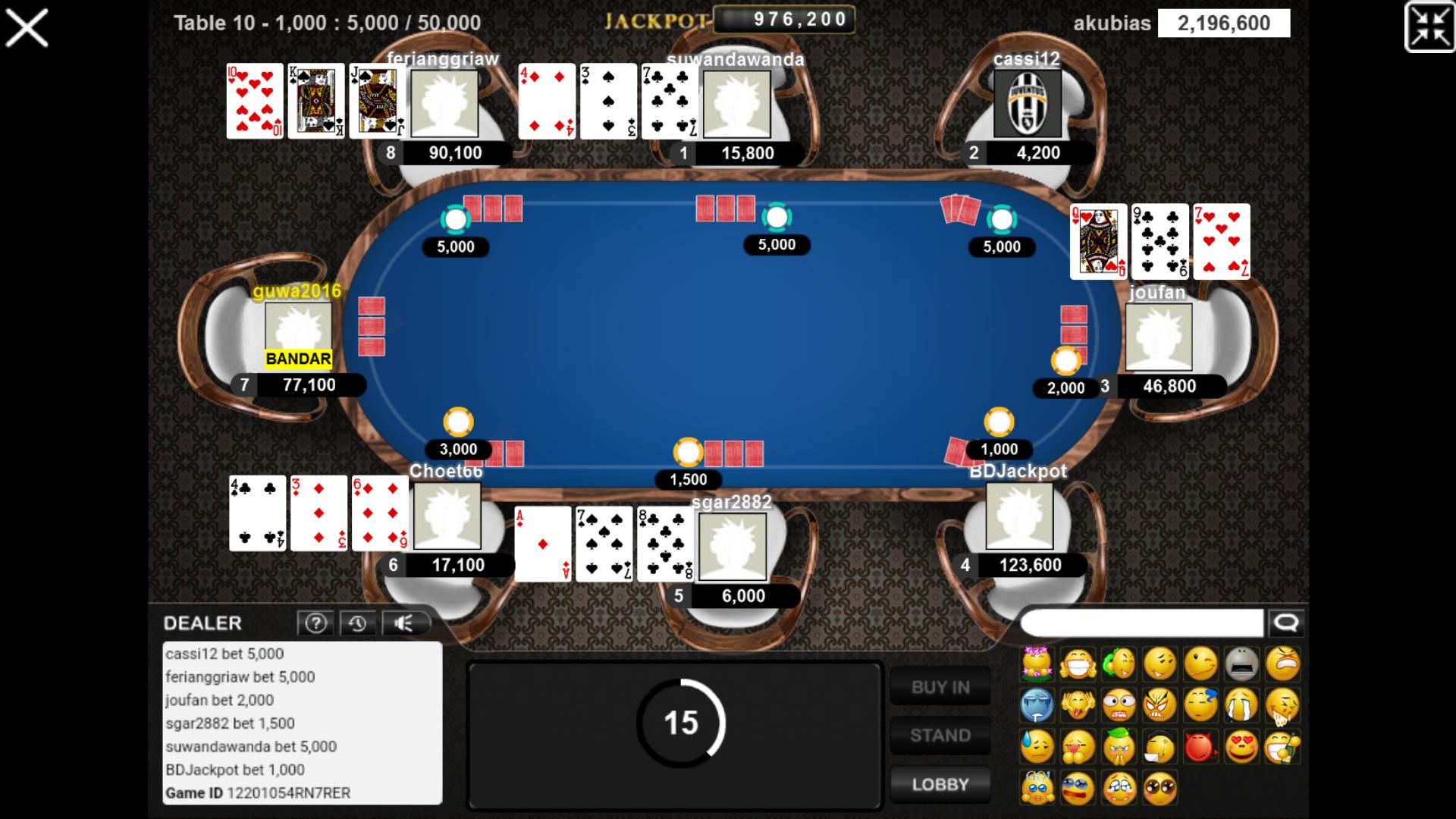Open the game history icon
1456x819 pixels.
(x=359, y=623)
